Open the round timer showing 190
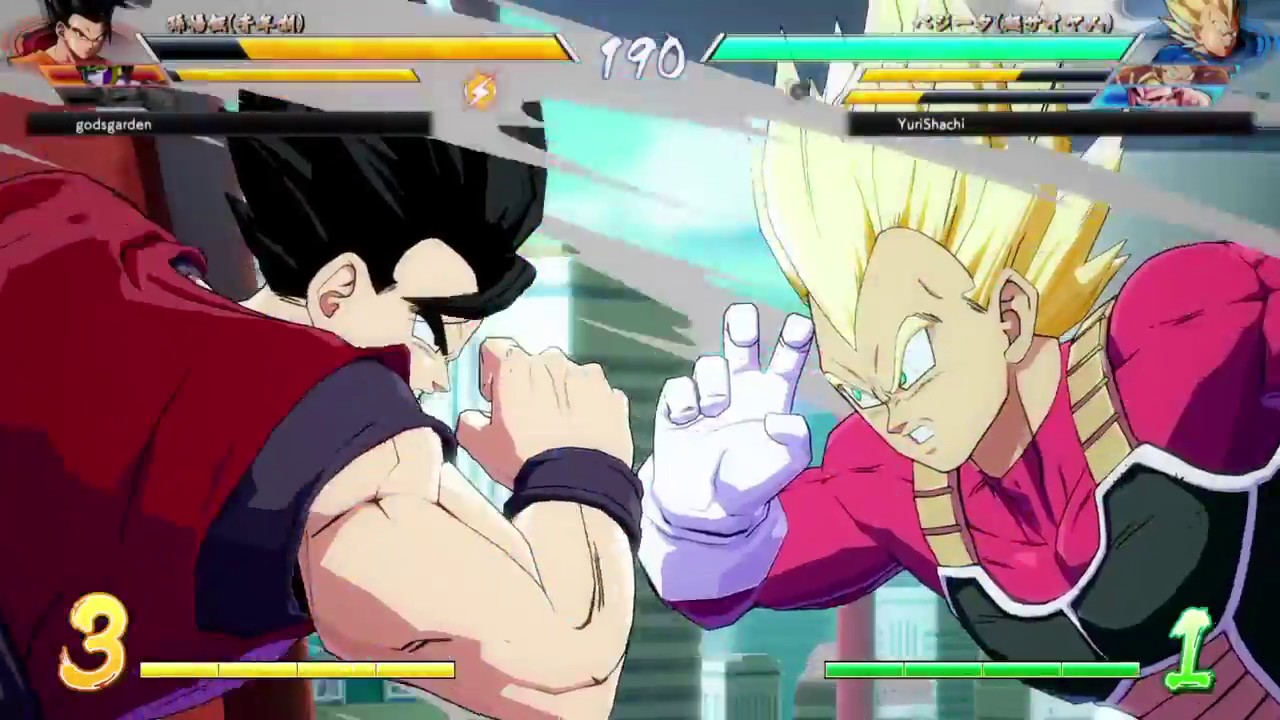The image size is (1280, 720). tap(643, 60)
